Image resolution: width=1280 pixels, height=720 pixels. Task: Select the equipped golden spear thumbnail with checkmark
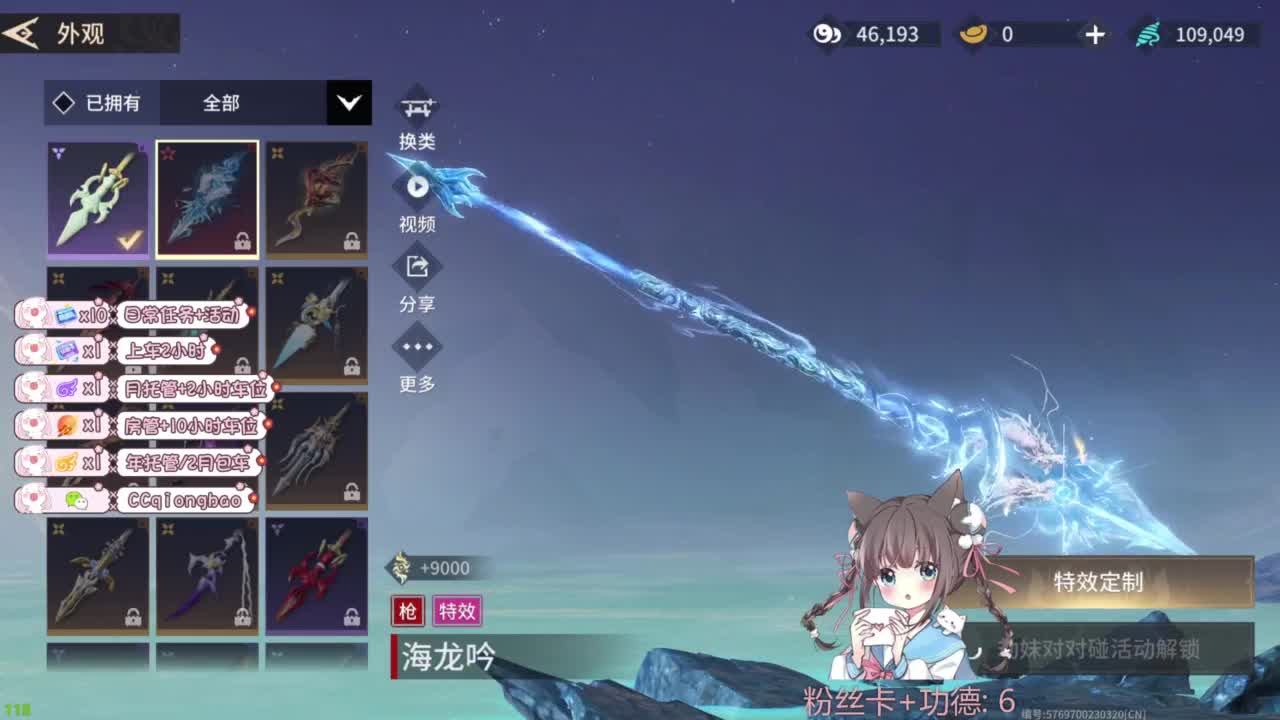[97, 199]
